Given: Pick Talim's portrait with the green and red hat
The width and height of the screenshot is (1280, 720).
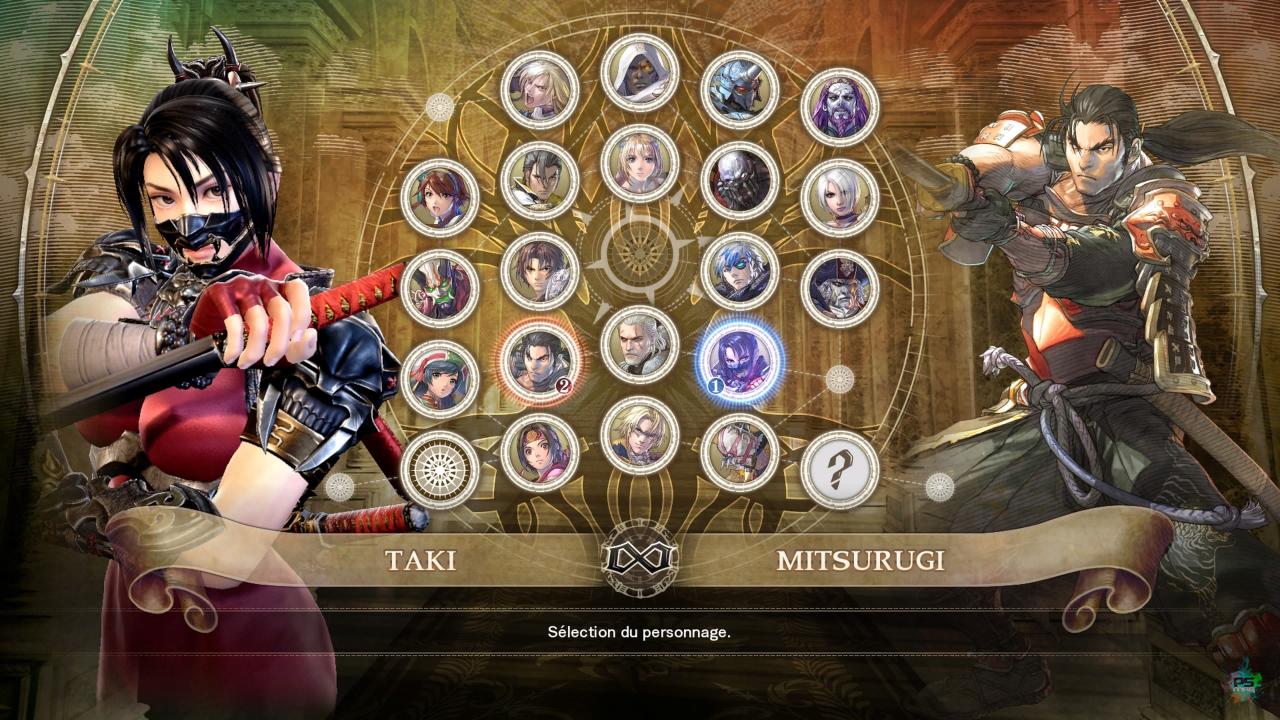Looking at the screenshot, I should tap(440, 379).
